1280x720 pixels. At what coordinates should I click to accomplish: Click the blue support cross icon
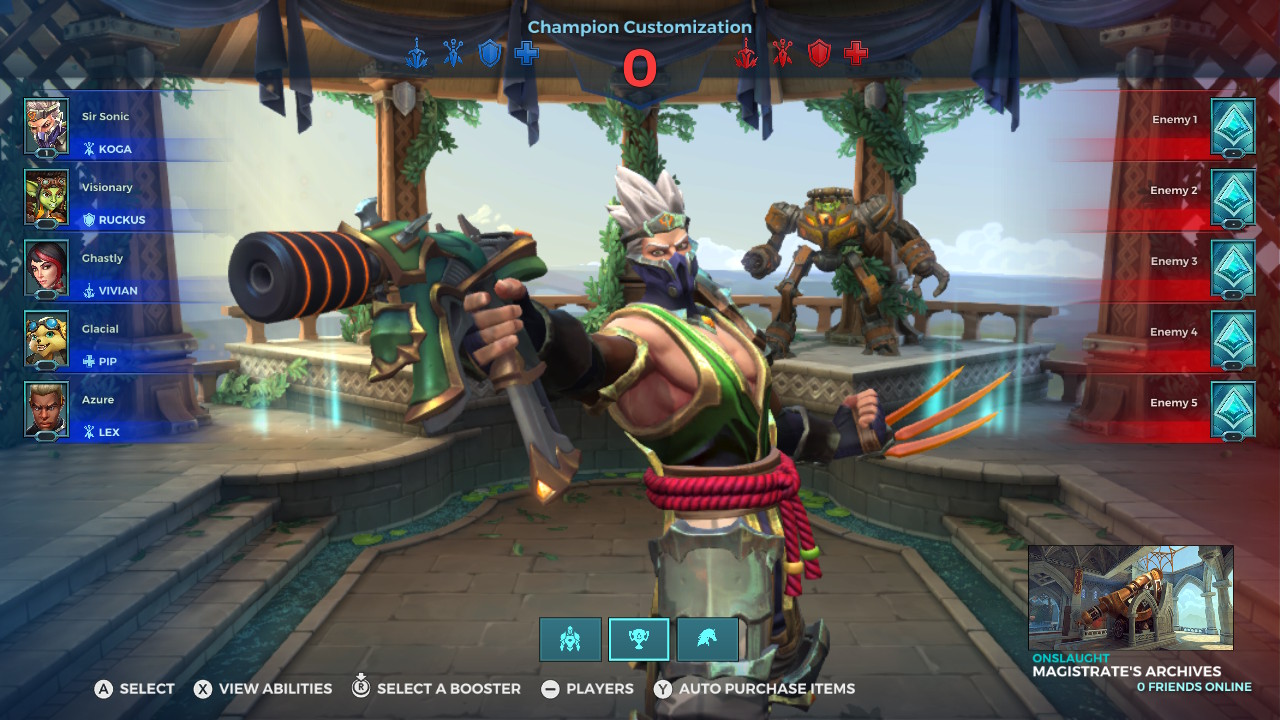pos(526,55)
